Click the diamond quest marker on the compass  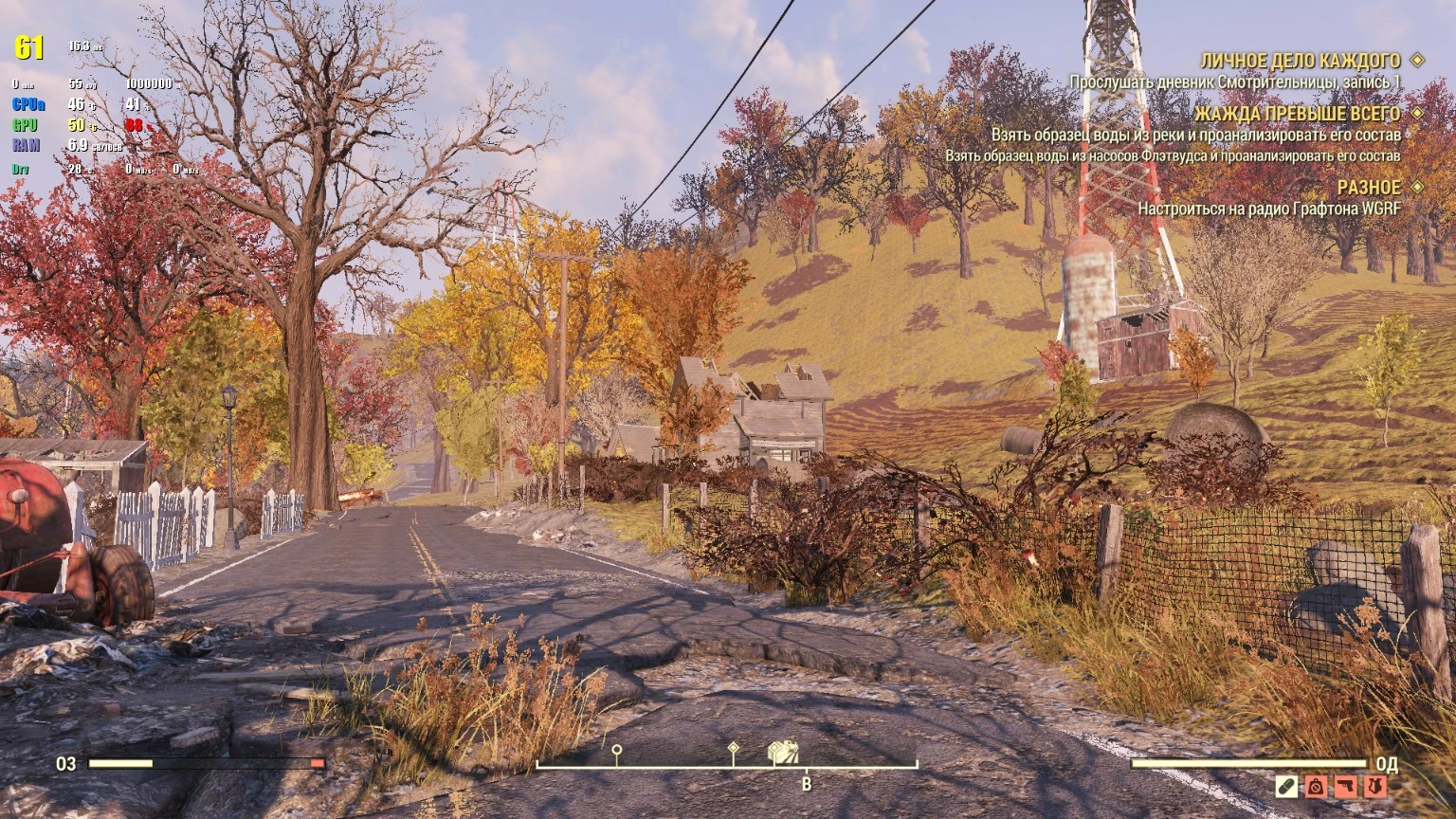click(x=733, y=749)
